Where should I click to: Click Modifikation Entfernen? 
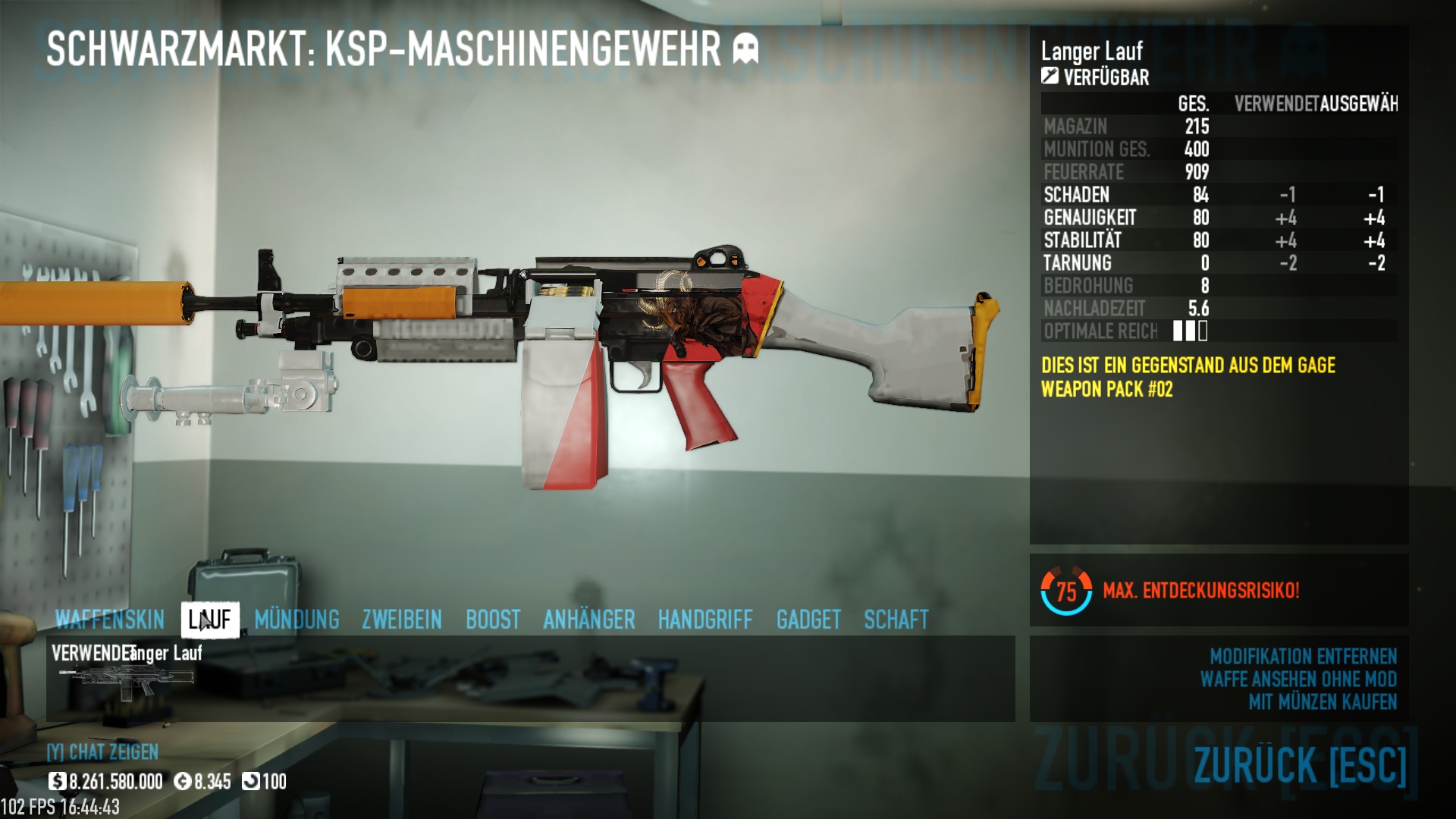click(x=1303, y=656)
